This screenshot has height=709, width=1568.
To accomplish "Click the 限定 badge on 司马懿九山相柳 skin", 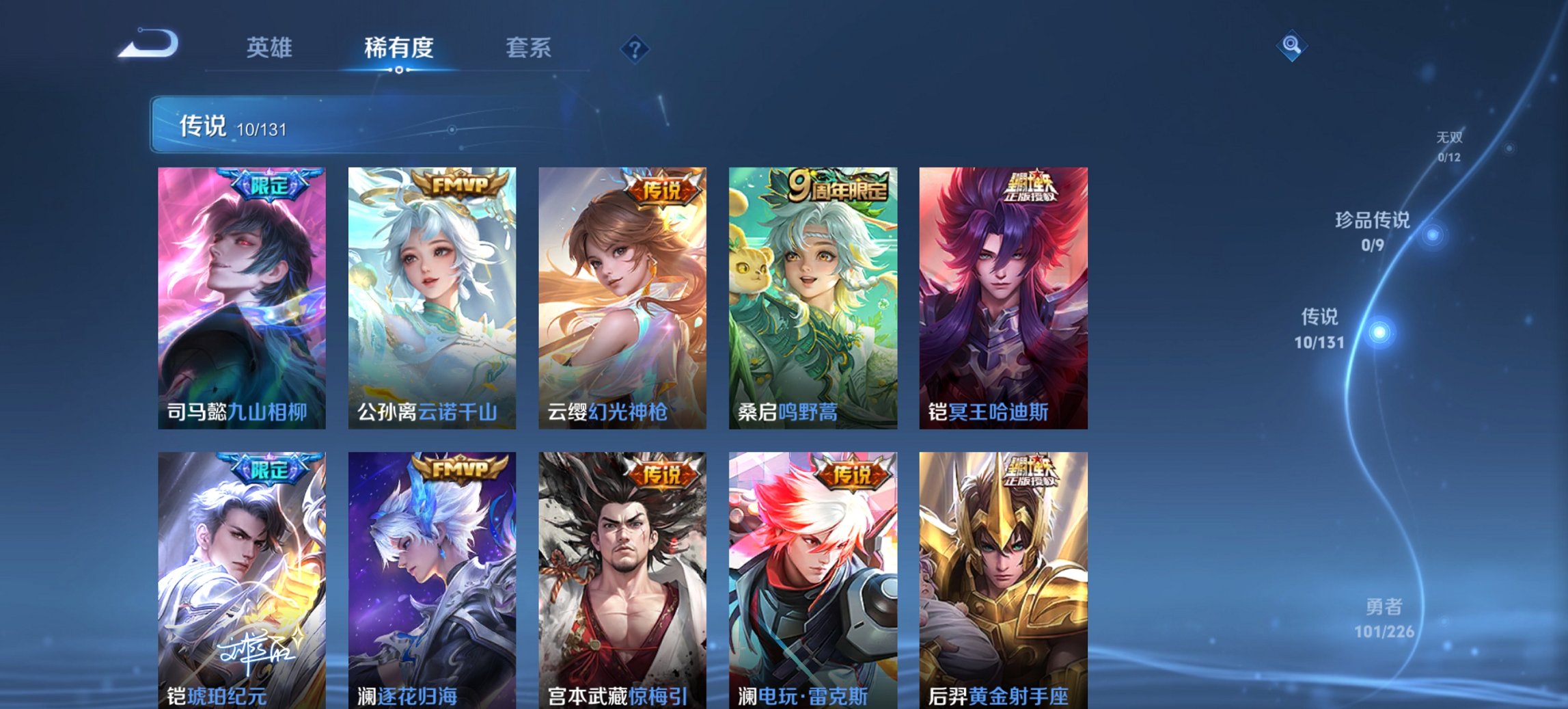I will pos(272,183).
